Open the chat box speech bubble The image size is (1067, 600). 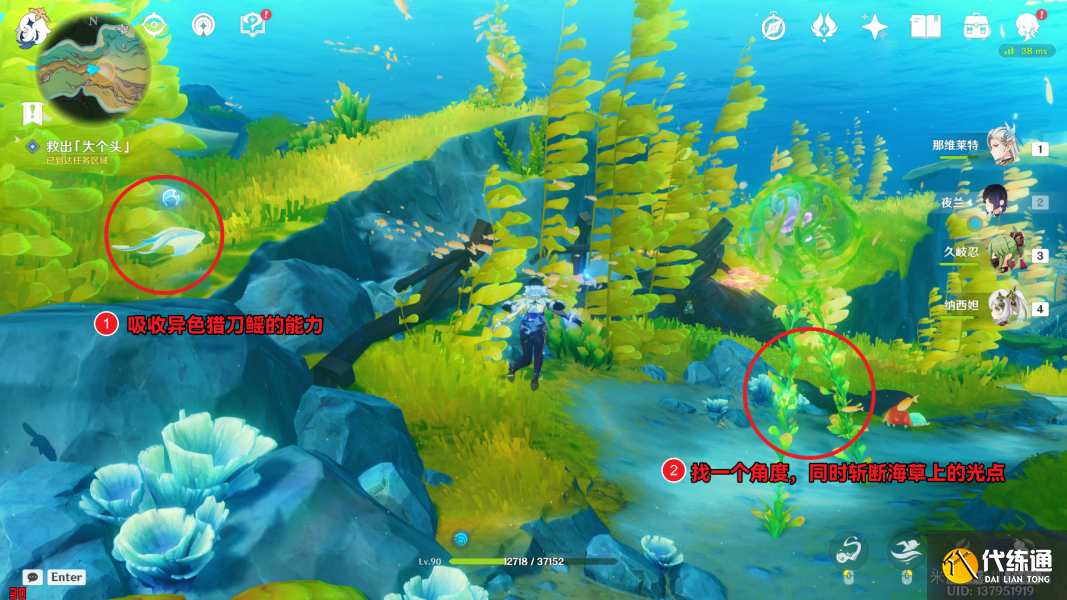[x=32, y=577]
